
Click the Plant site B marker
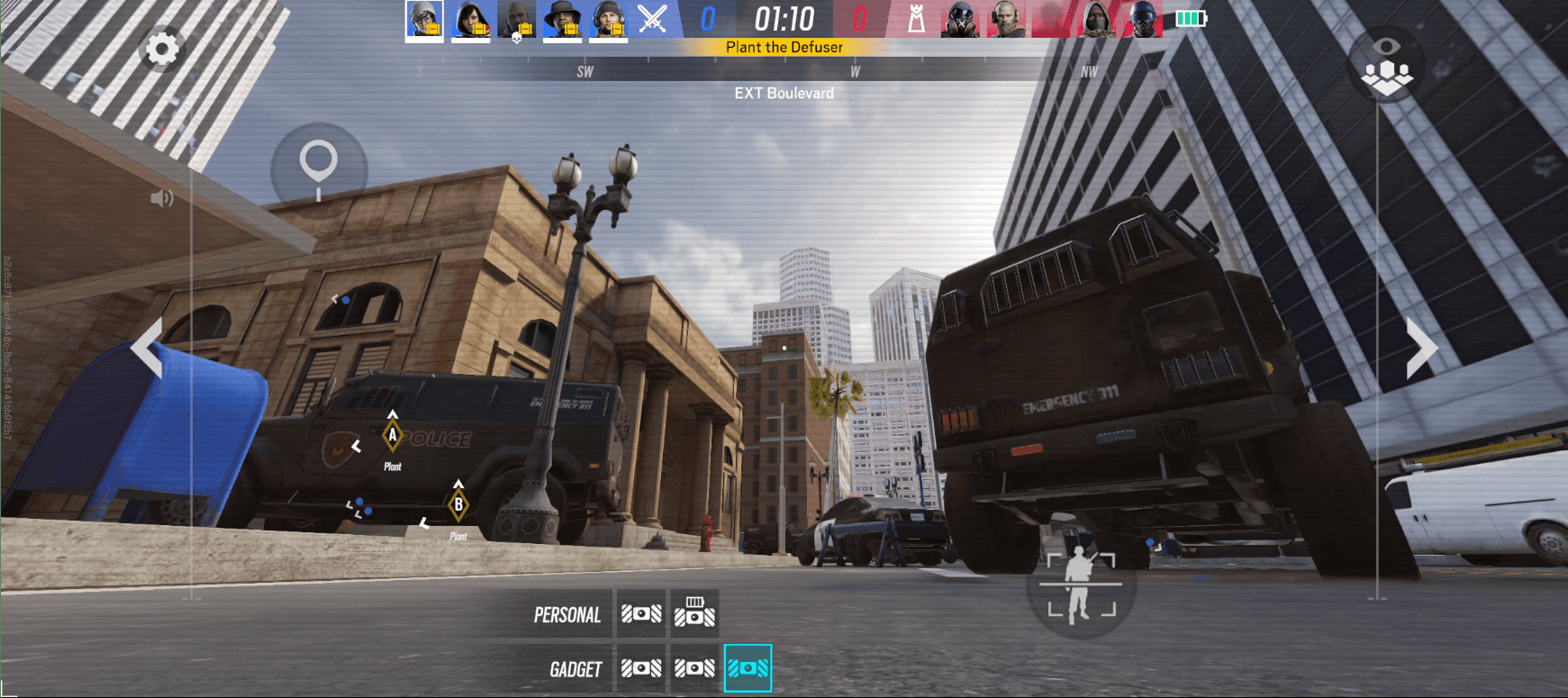pyautogui.click(x=458, y=505)
